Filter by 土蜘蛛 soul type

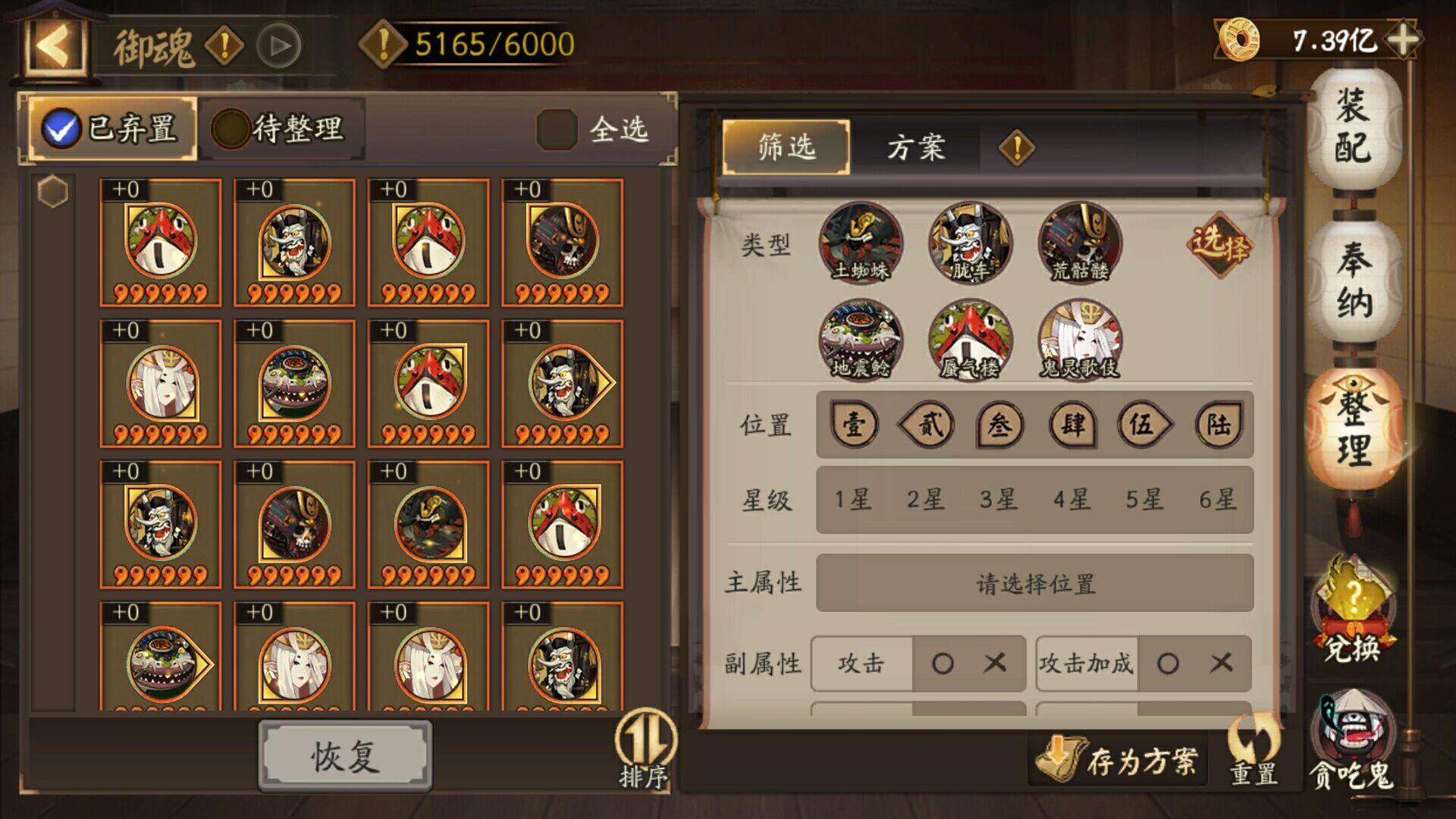click(861, 243)
